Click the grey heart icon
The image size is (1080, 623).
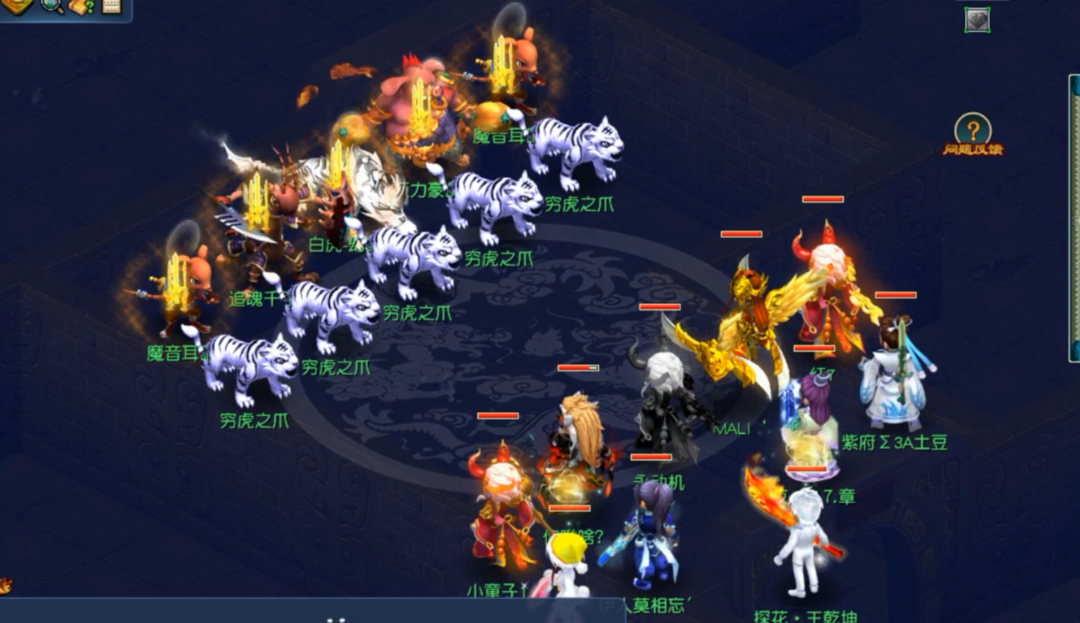pyautogui.click(x=977, y=19)
